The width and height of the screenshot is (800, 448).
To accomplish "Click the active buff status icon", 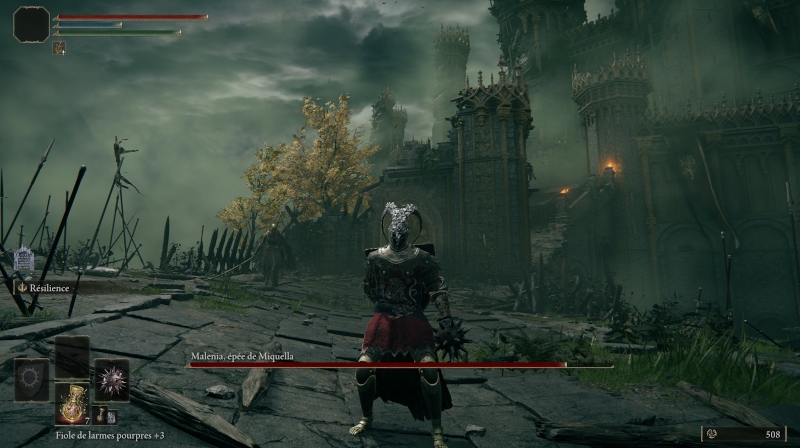I will click(60, 47).
